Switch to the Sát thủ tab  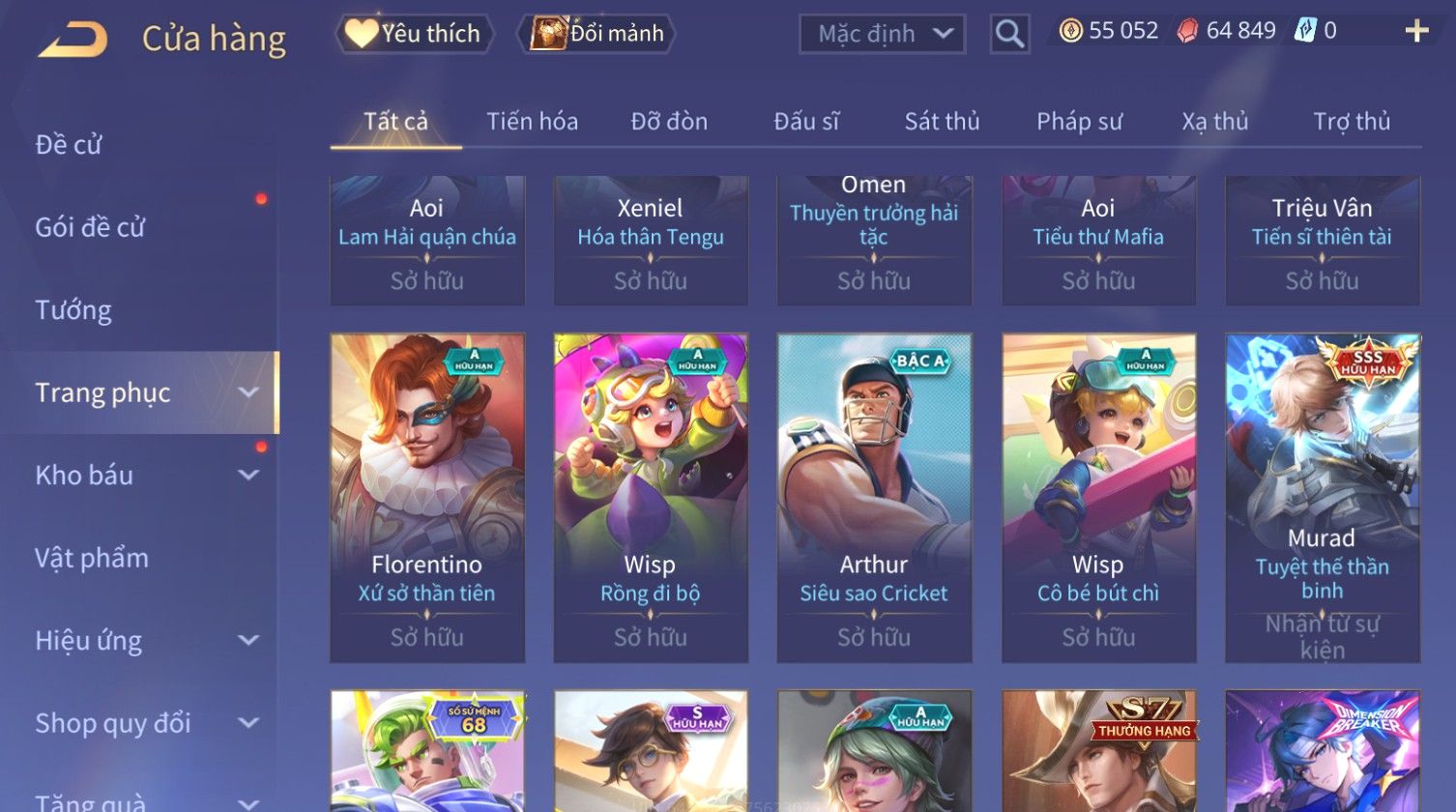pyautogui.click(x=942, y=122)
